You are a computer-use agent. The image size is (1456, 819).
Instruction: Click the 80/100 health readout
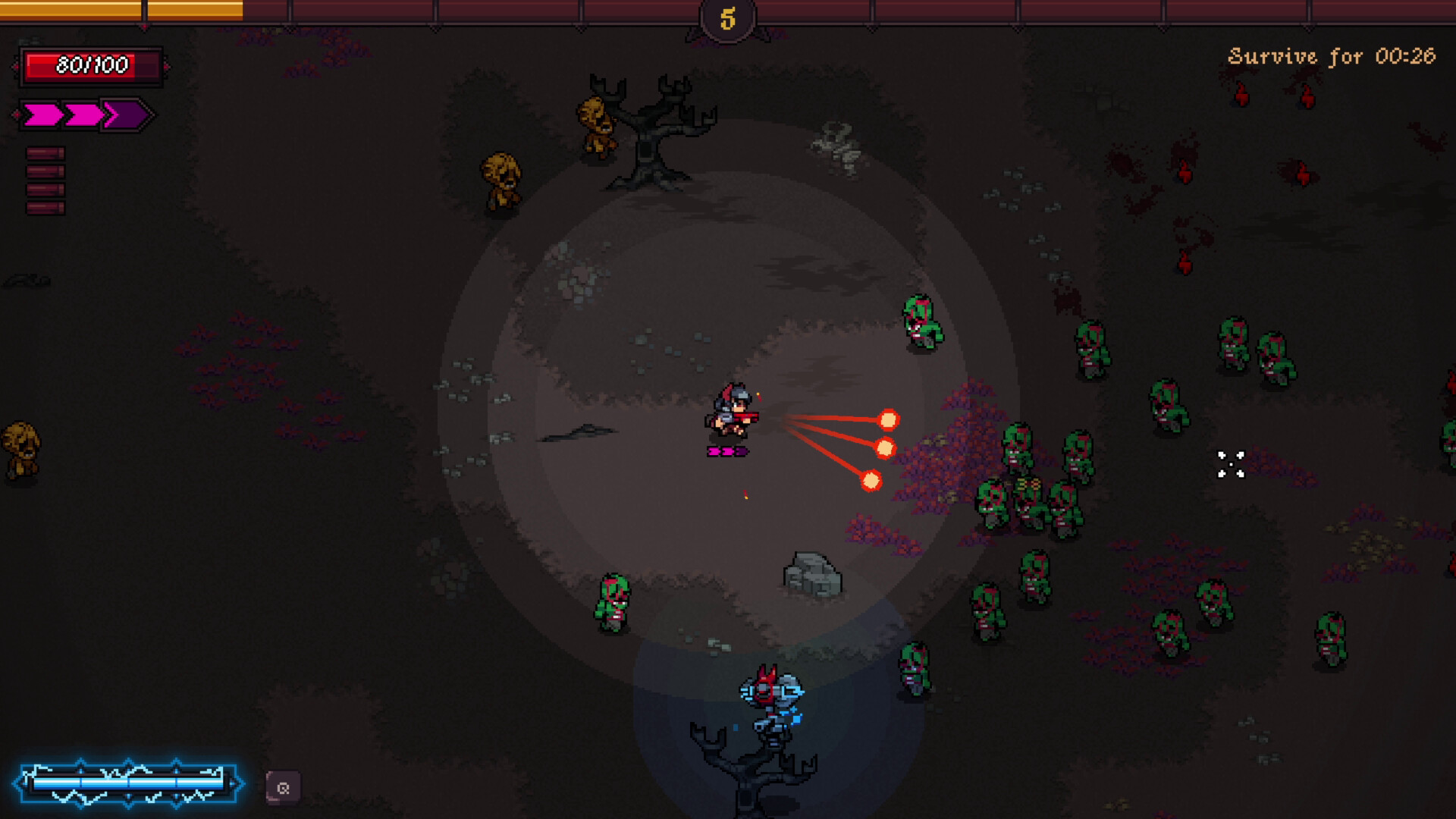point(91,64)
